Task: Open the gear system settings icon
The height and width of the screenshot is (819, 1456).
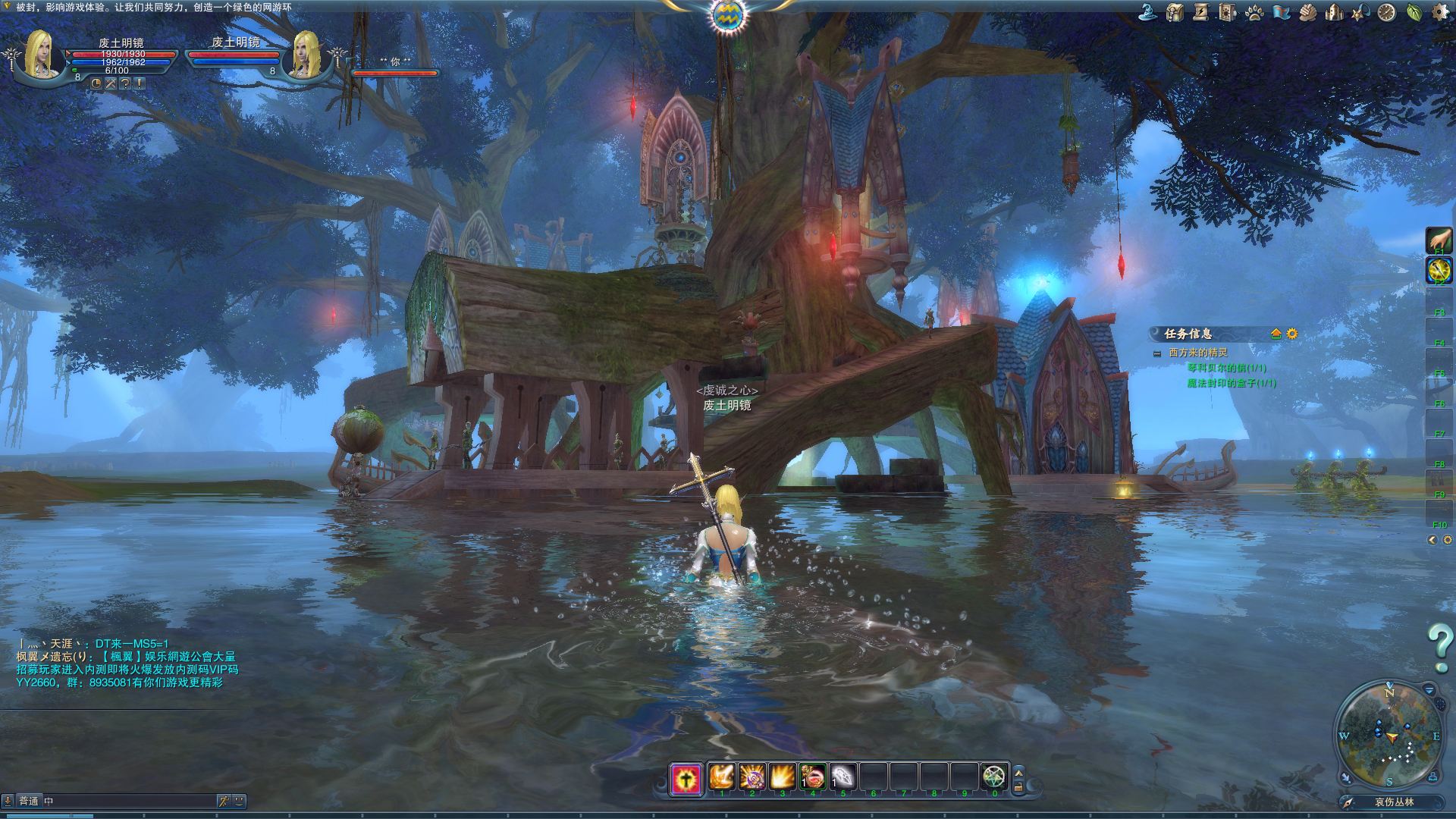Action: 1439,12
